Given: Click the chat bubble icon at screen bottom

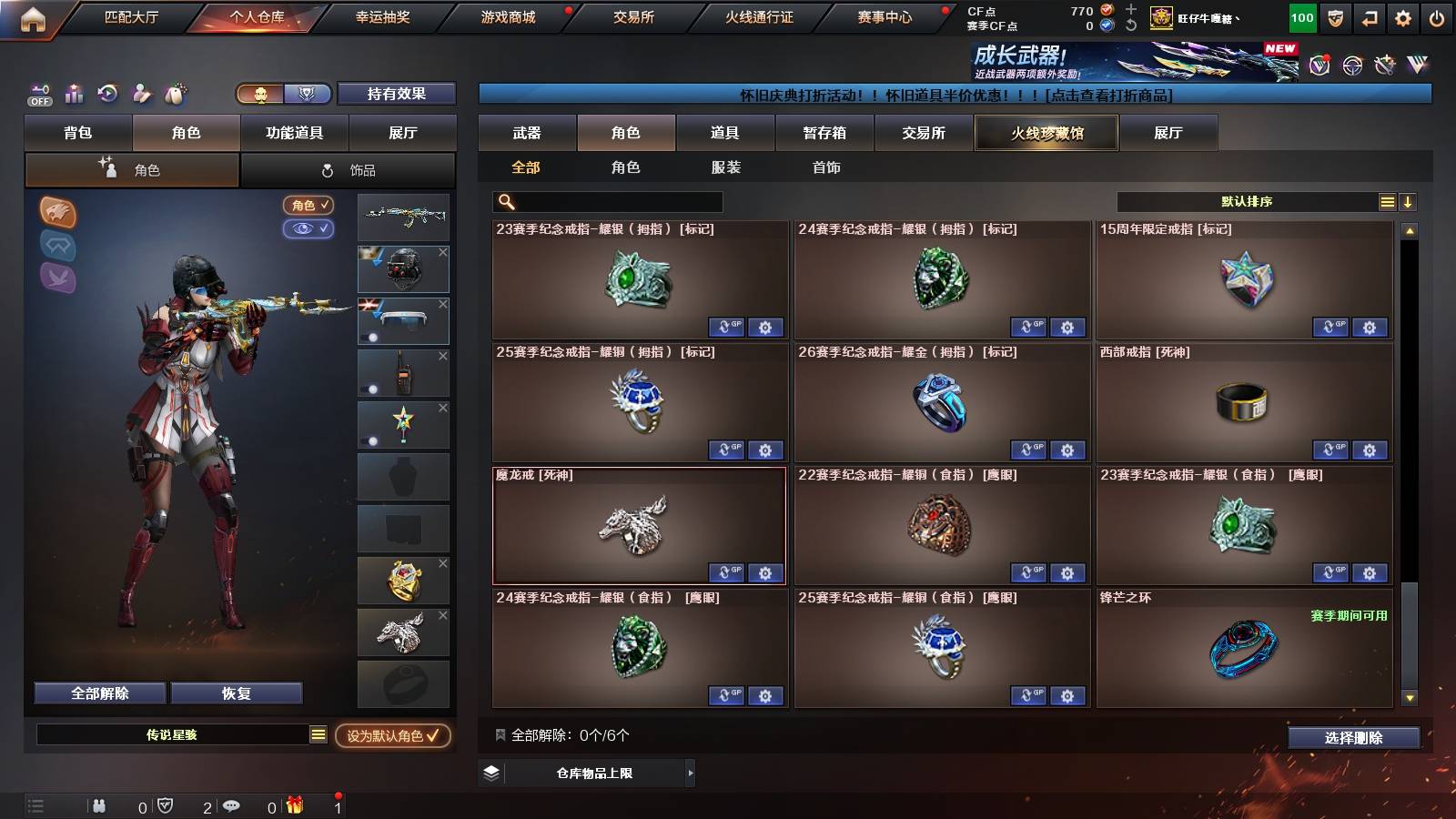Looking at the screenshot, I should click(232, 805).
